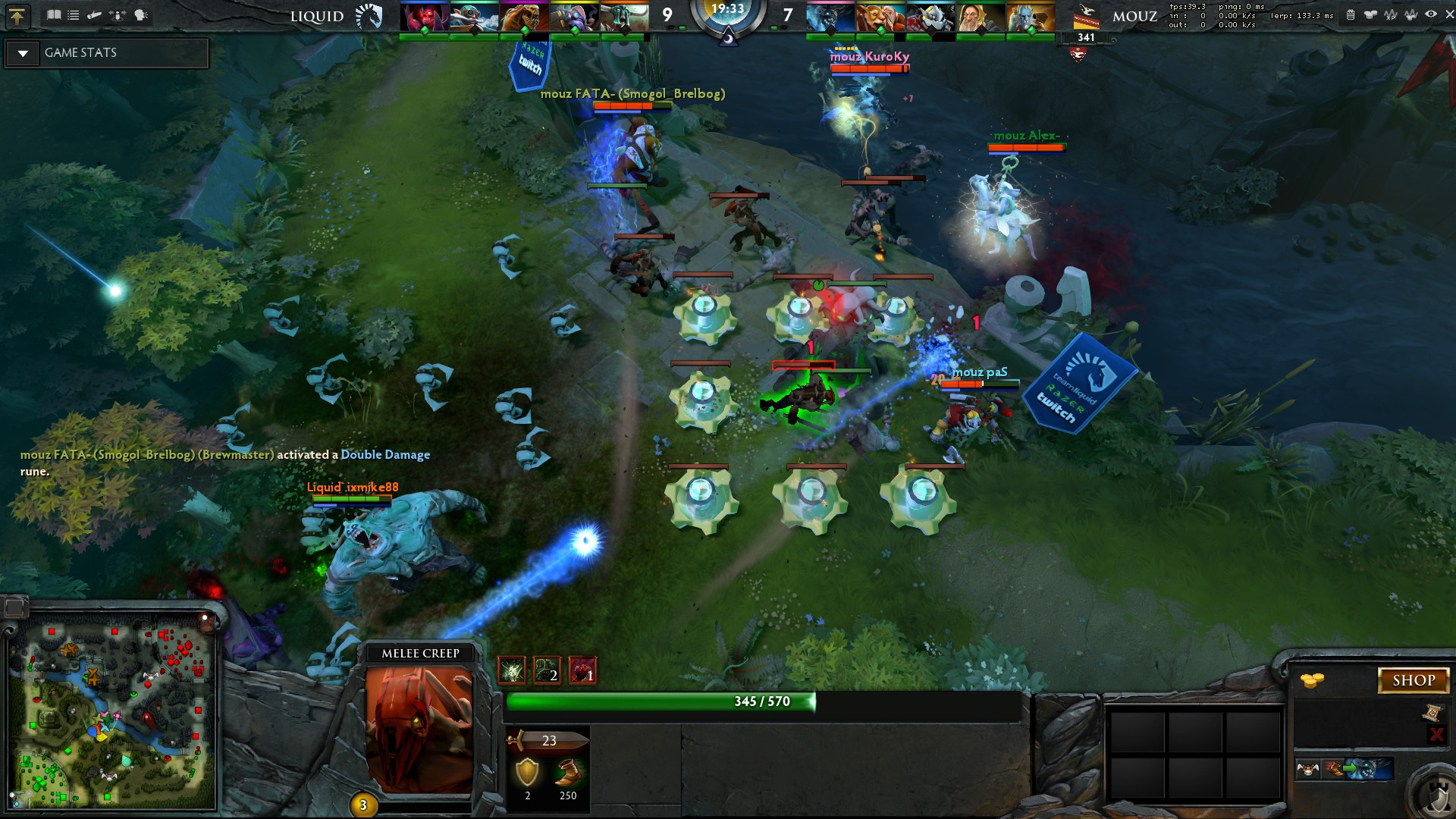The image size is (1456, 819).
Task: Click the red X below Shop
Action: [x=1436, y=733]
